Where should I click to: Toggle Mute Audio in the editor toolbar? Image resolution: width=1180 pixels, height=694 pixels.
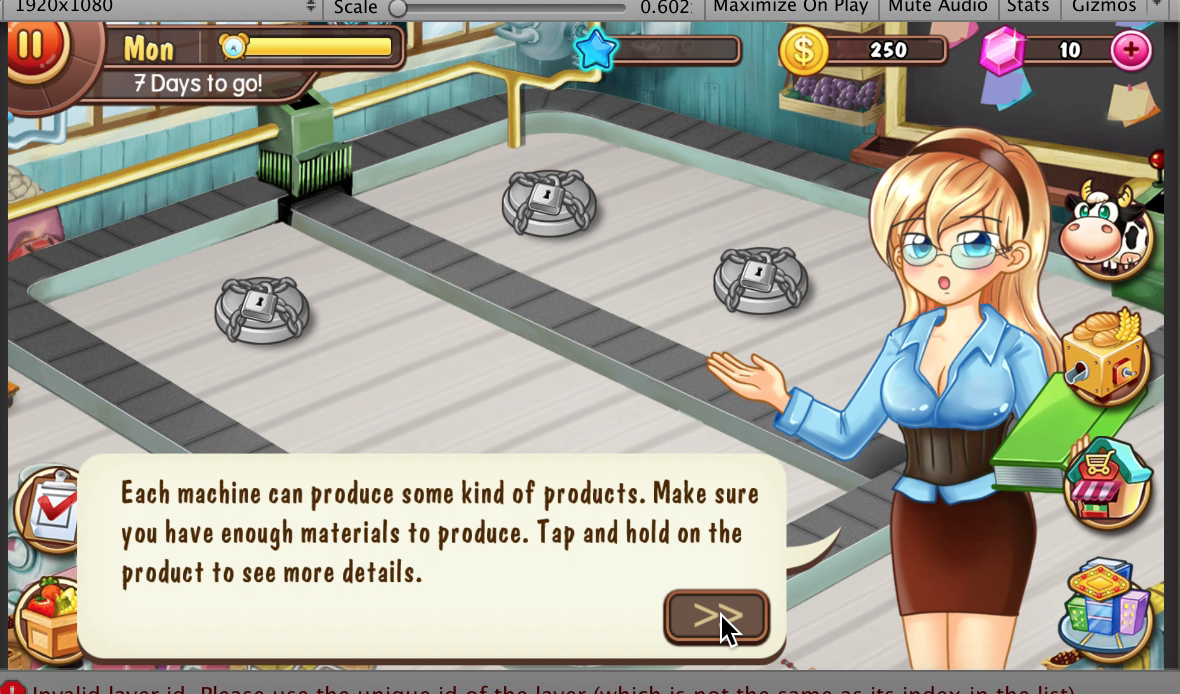(x=937, y=7)
